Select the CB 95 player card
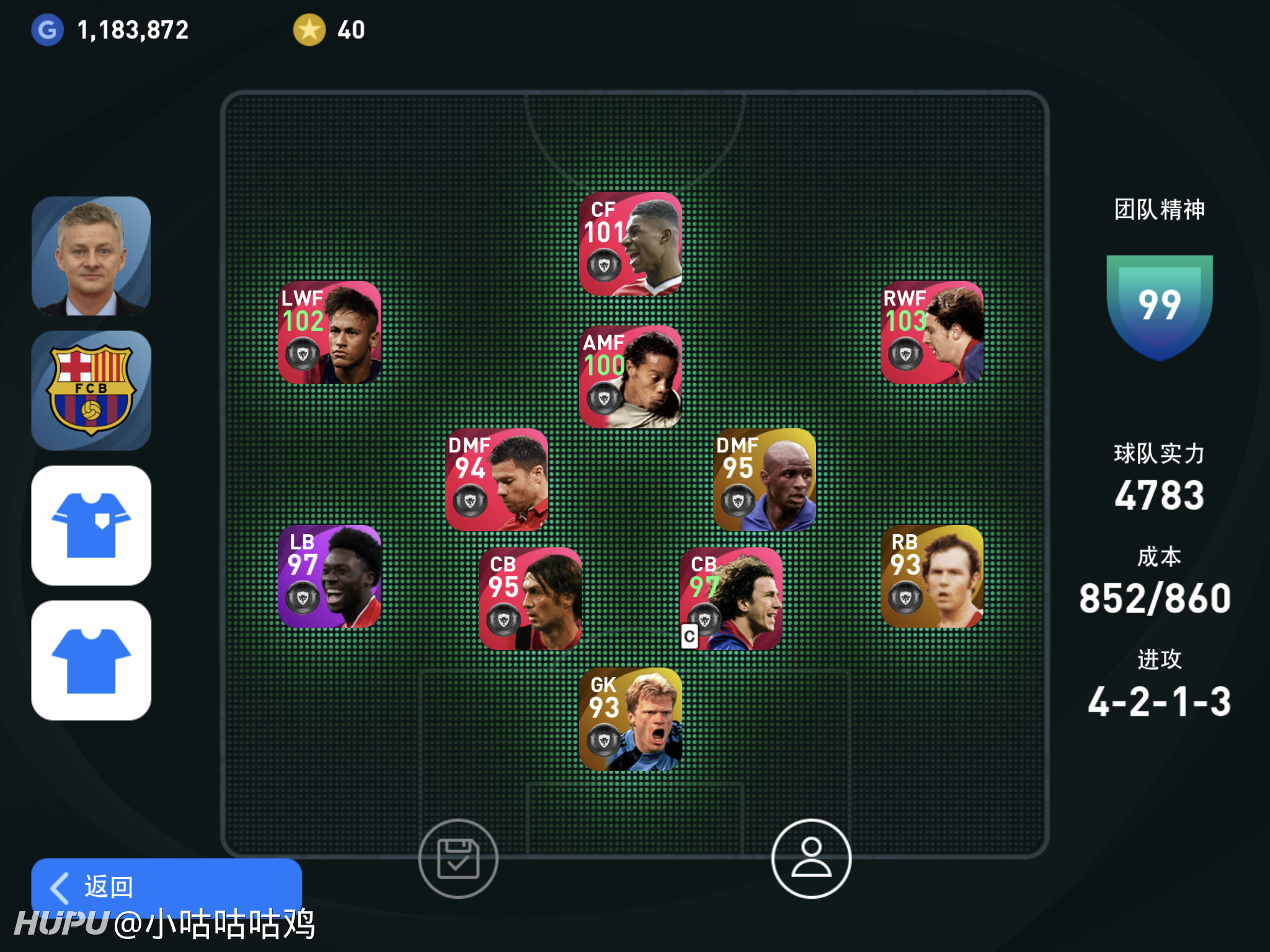 pos(530,599)
